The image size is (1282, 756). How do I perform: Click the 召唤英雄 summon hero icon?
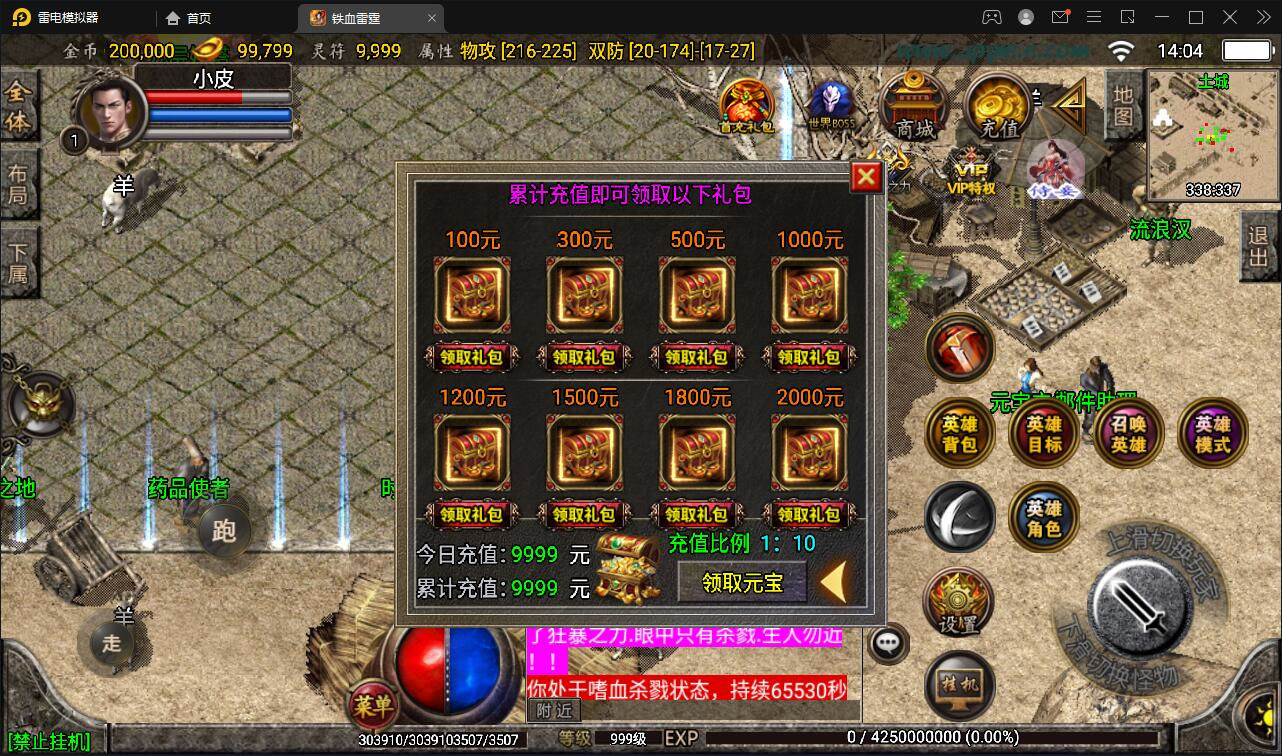pos(1128,432)
